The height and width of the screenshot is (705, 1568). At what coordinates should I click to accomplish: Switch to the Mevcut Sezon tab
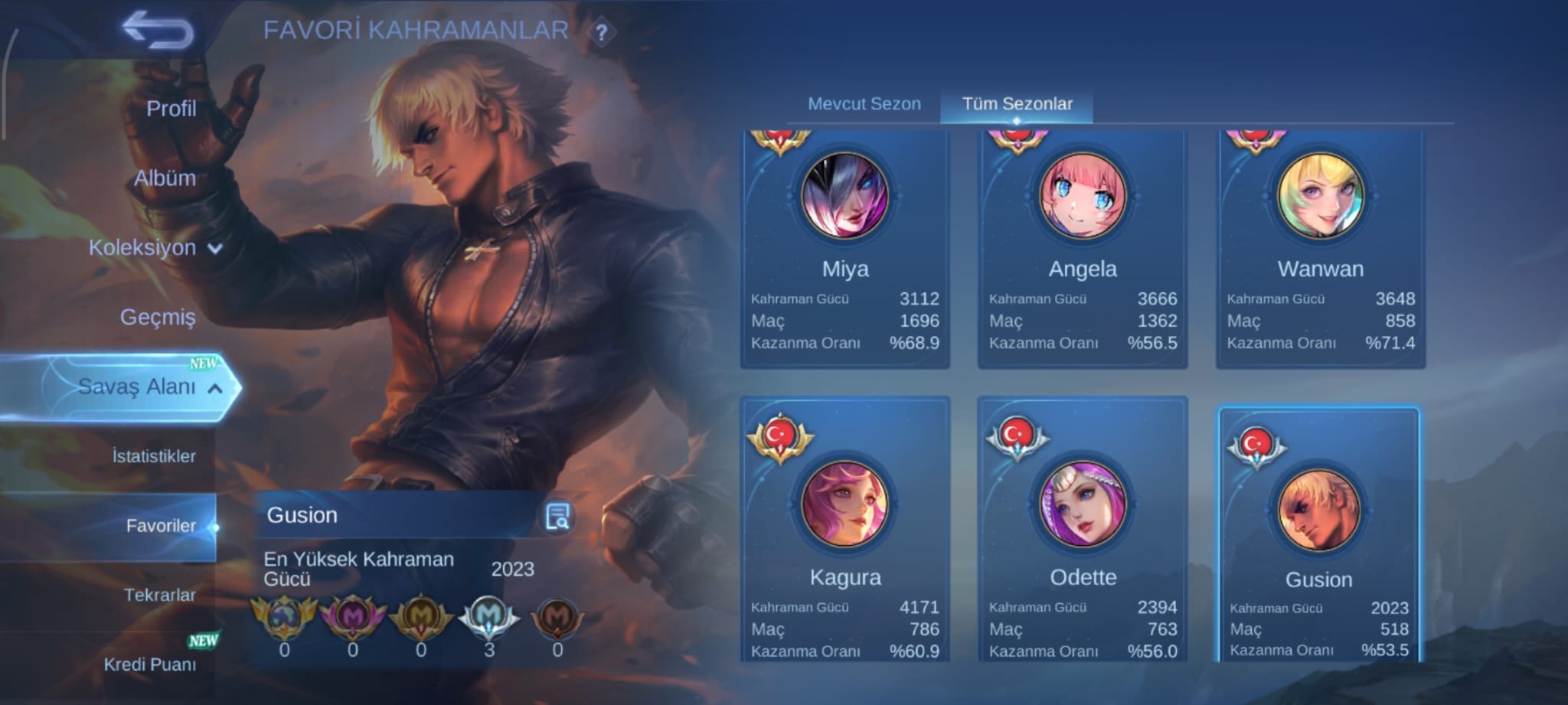(864, 104)
